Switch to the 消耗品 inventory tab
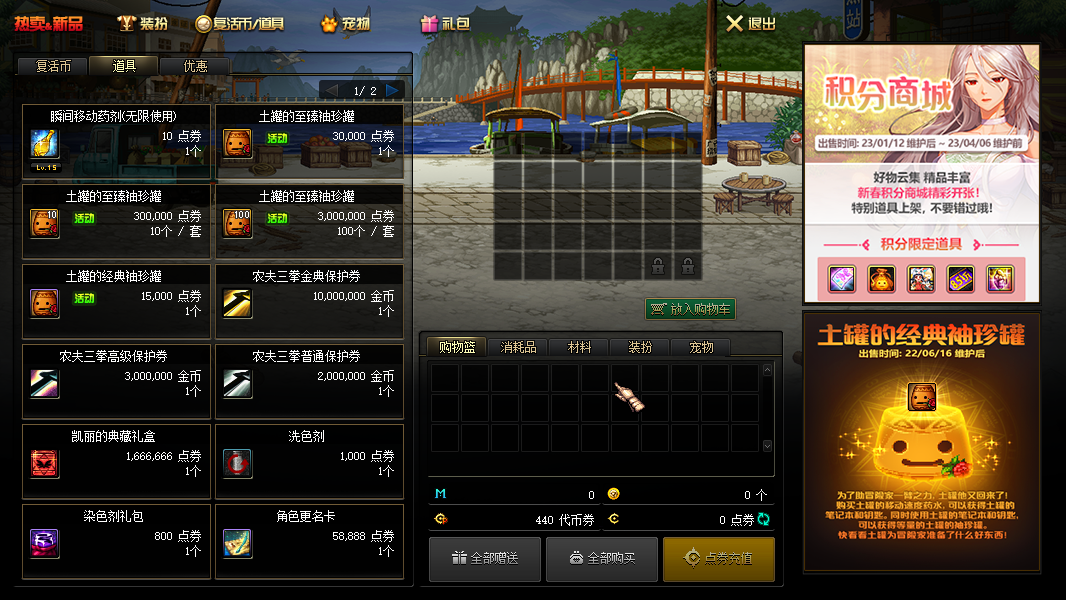The image size is (1066, 600). point(518,347)
